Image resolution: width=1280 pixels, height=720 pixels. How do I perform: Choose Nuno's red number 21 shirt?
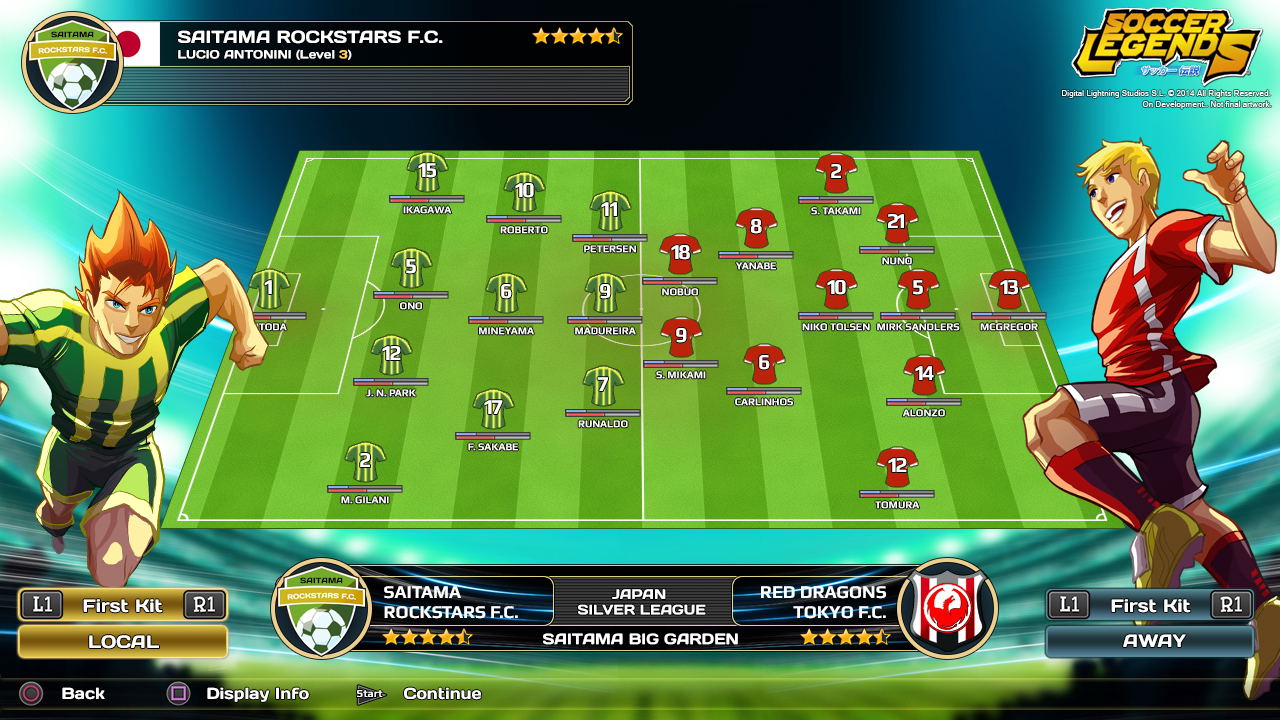coord(896,223)
